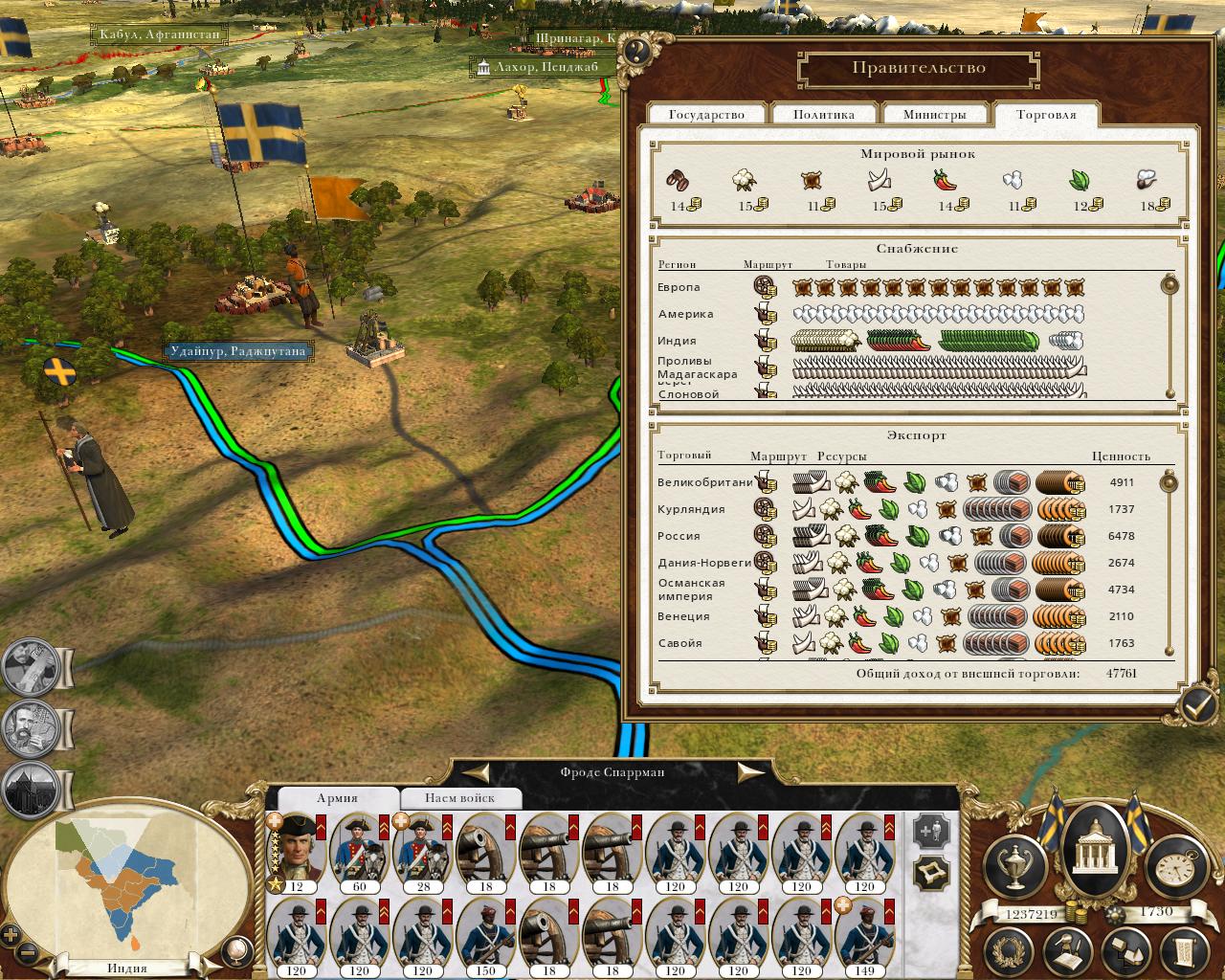
Task: Show next army with right arrow
Action: tap(751, 771)
